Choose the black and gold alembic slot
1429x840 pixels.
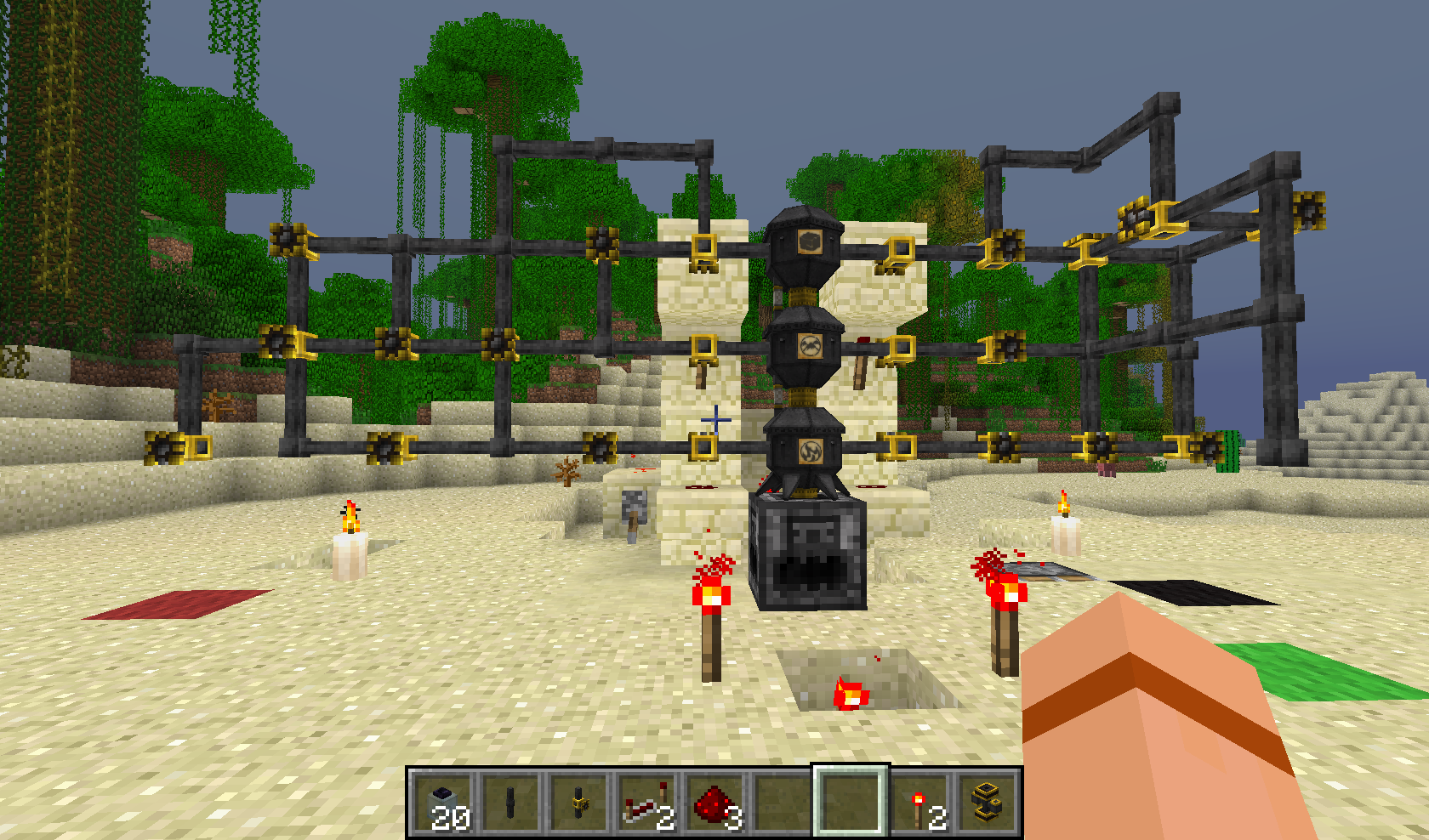pos(987,803)
